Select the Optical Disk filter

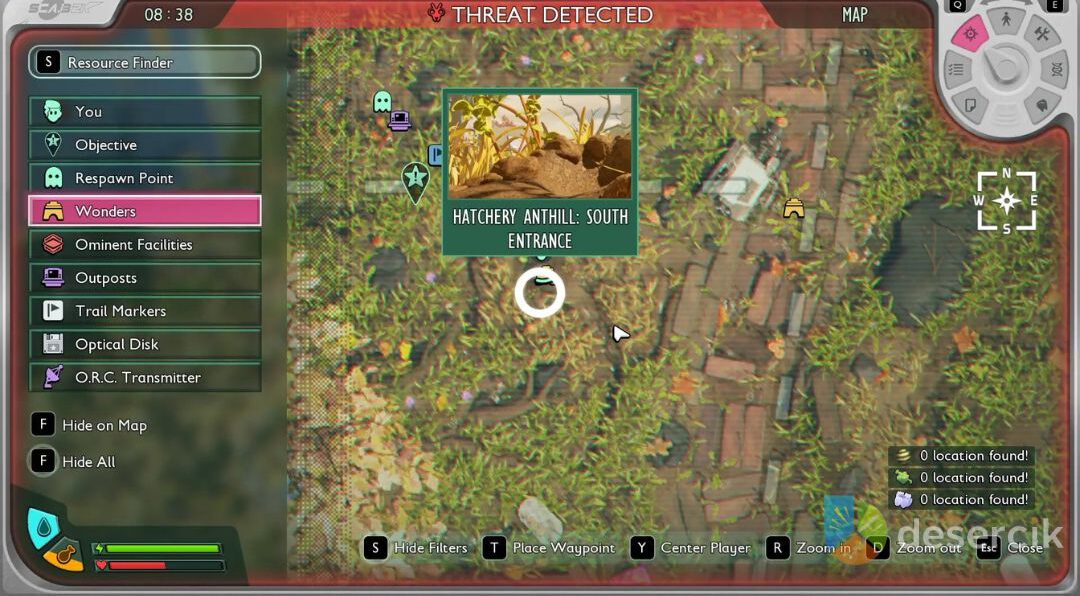pos(144,344)
